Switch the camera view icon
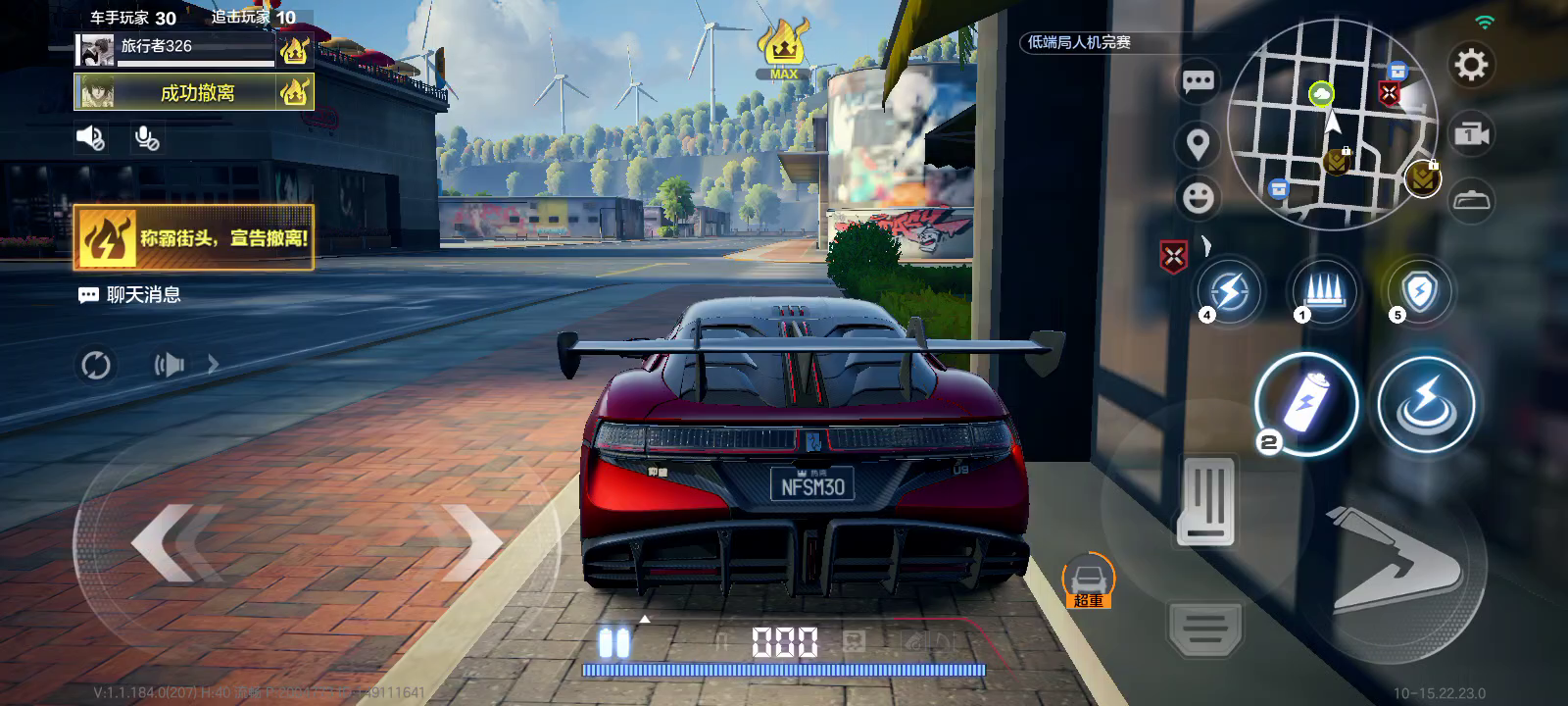This screenshot has height=706, width=1568. (x=1471, y=133)
